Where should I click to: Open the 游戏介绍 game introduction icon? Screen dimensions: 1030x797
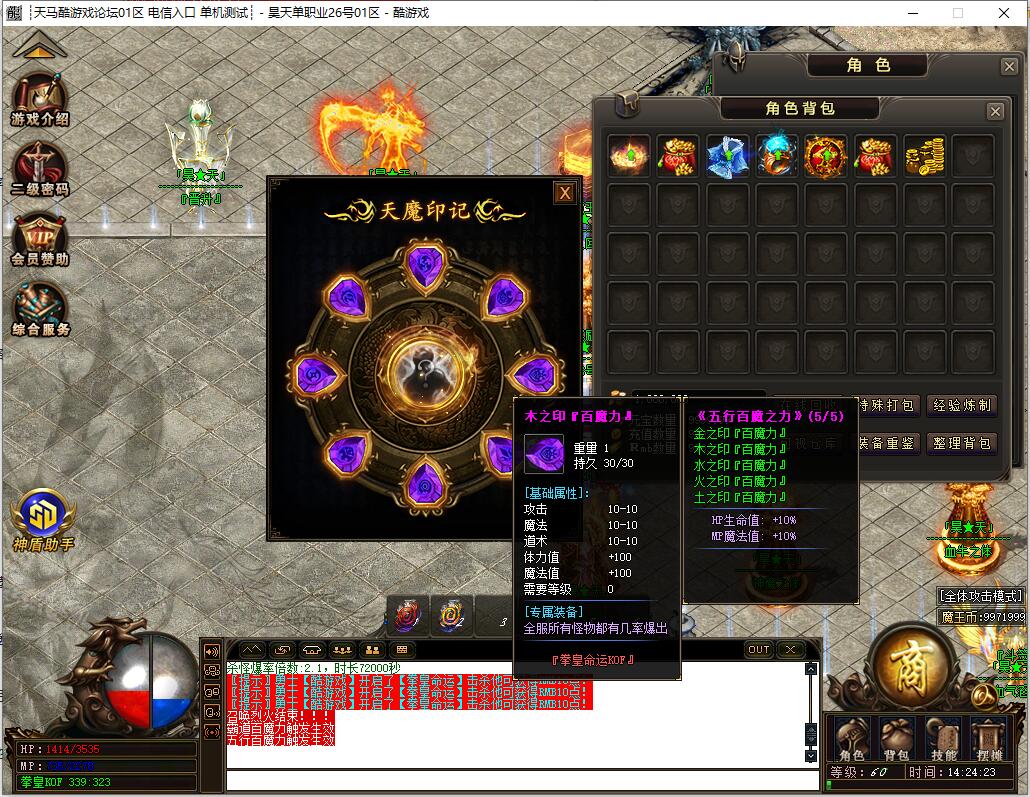coord(40,98)
